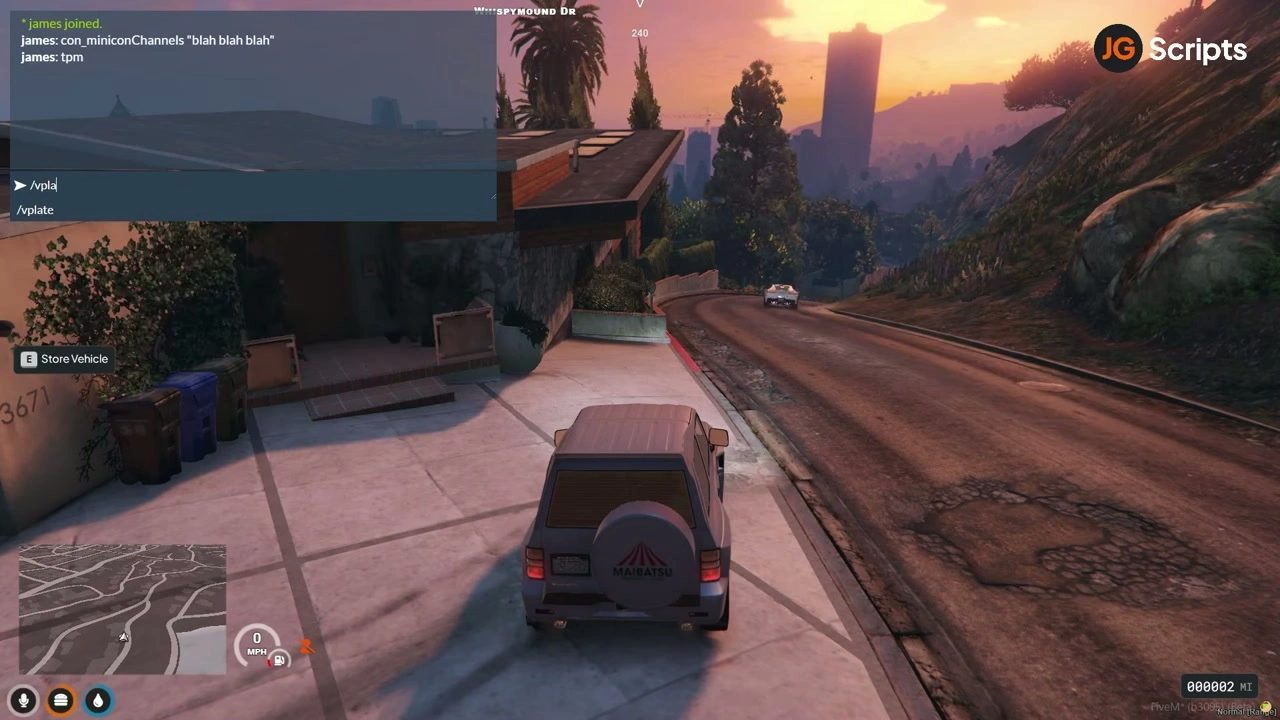Viewport: 1280px width, 720px height.
Task: Click the microphone voice chat icon
Action: click(x=23, y=700)
